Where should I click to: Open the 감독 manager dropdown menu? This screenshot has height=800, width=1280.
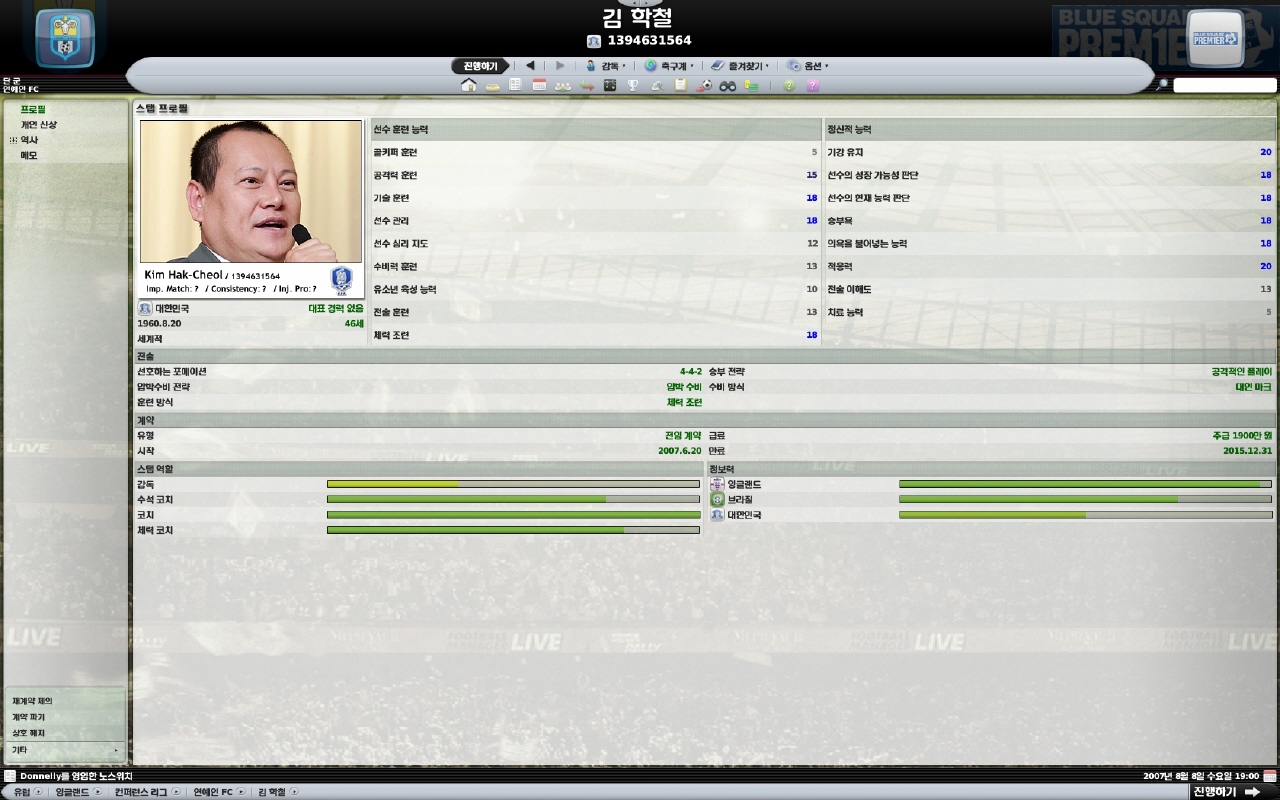tap(606, 66)
